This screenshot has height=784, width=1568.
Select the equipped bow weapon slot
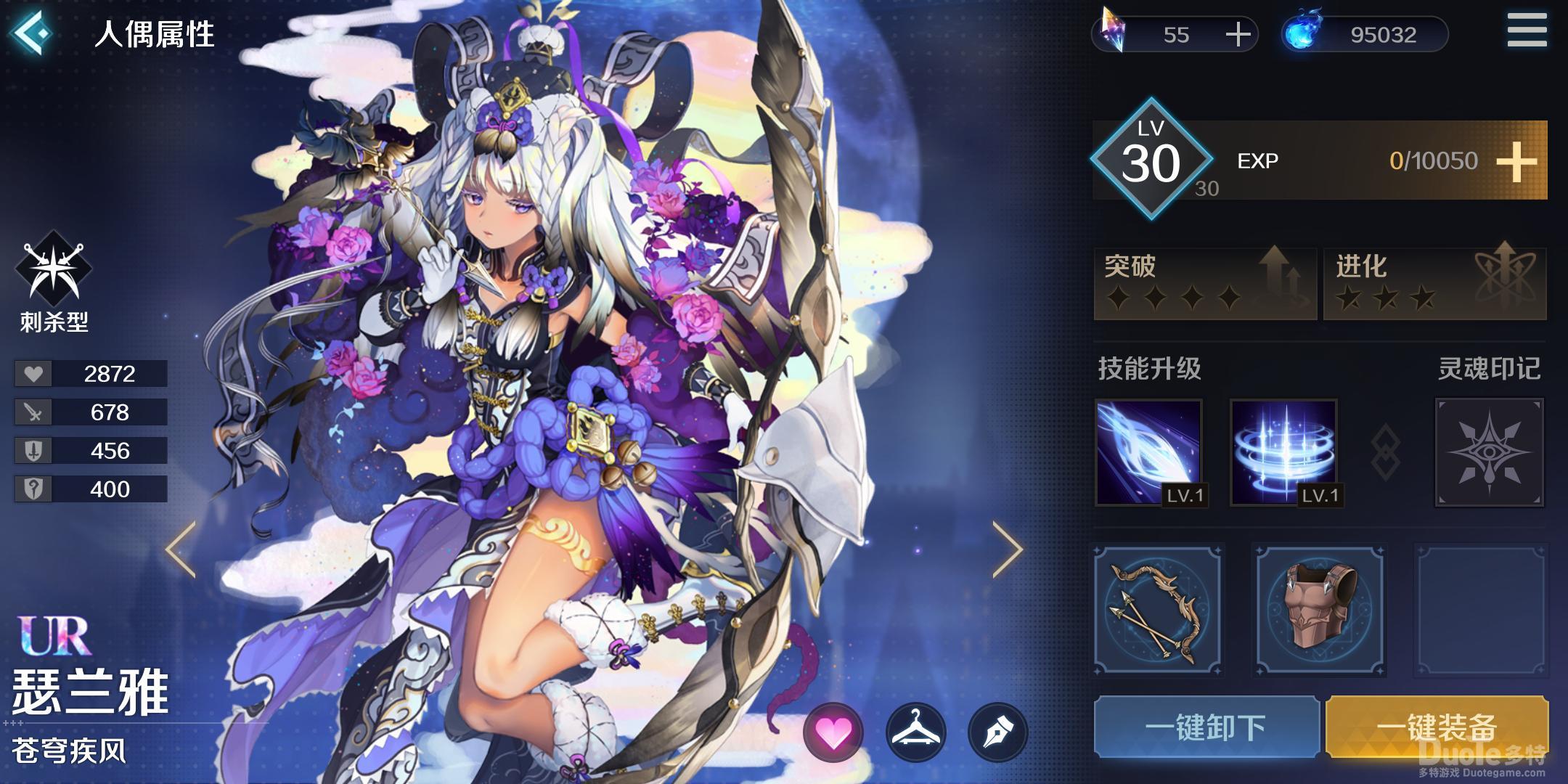click(x=1158, y=611)
